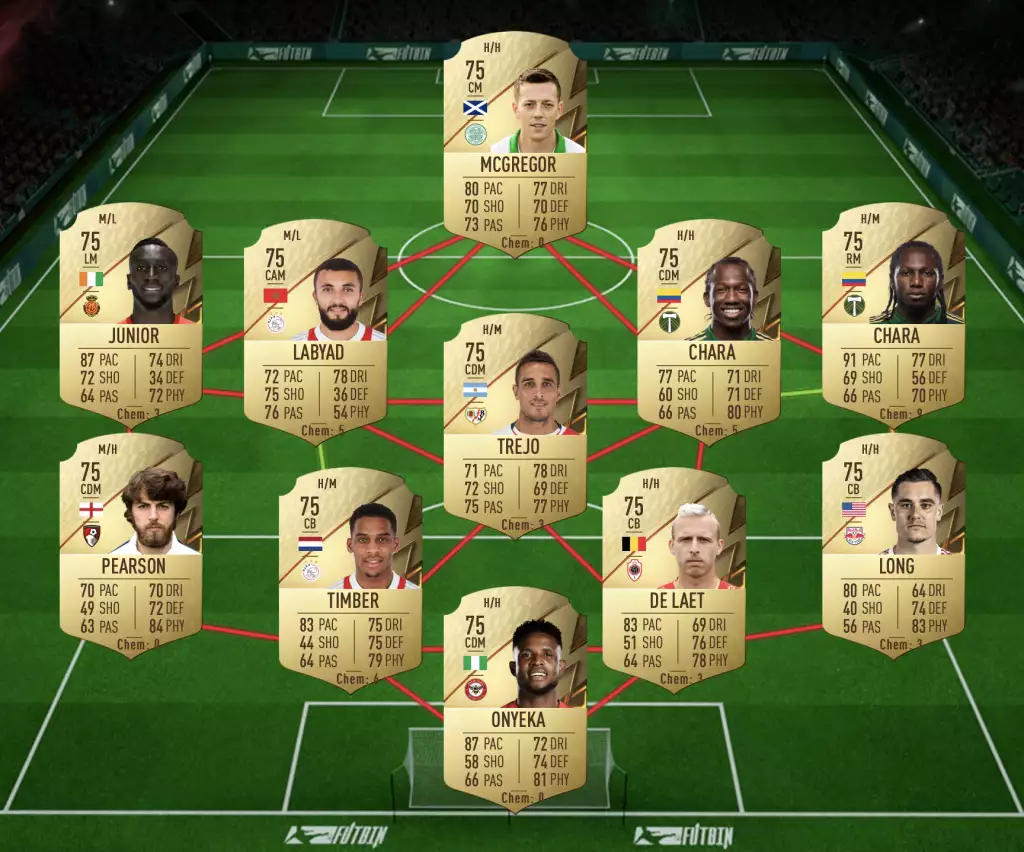Image resolution: width=1024 pixels, height=852 pixels.
Task: Pick the Junior LM card
Action: [x=131, y=312]
